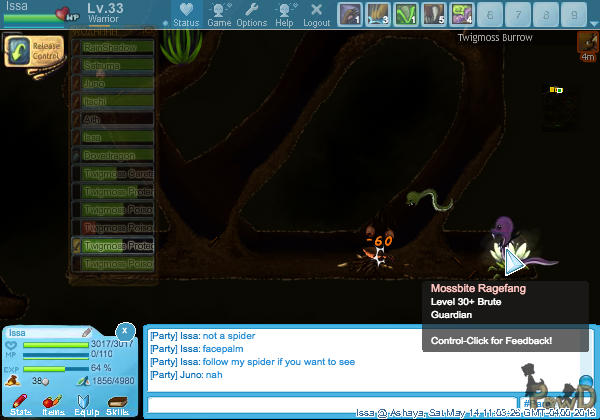
Task: Open the Game menu
Action: [219, 15]
